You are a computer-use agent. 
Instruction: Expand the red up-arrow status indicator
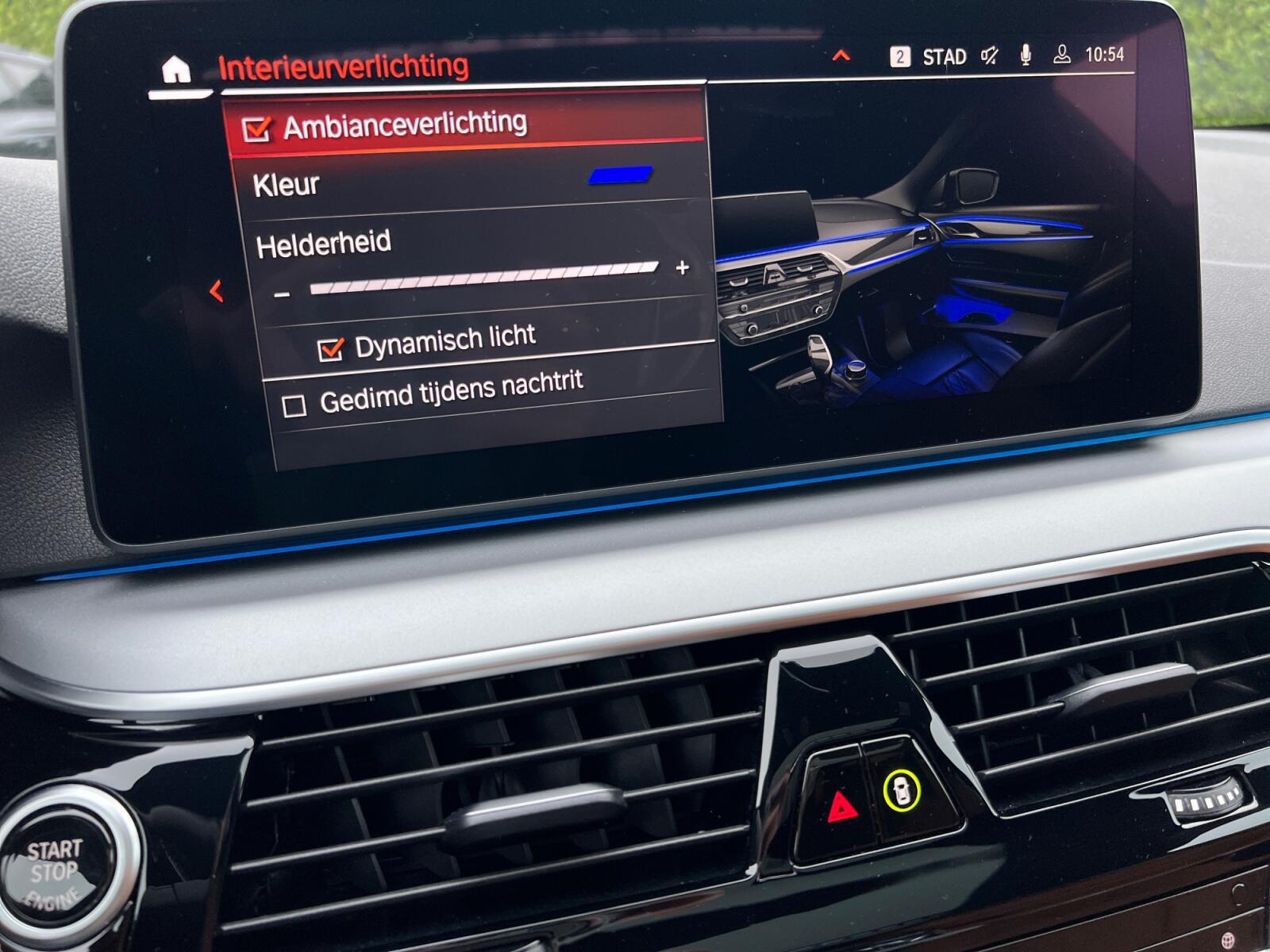[841, 56]
